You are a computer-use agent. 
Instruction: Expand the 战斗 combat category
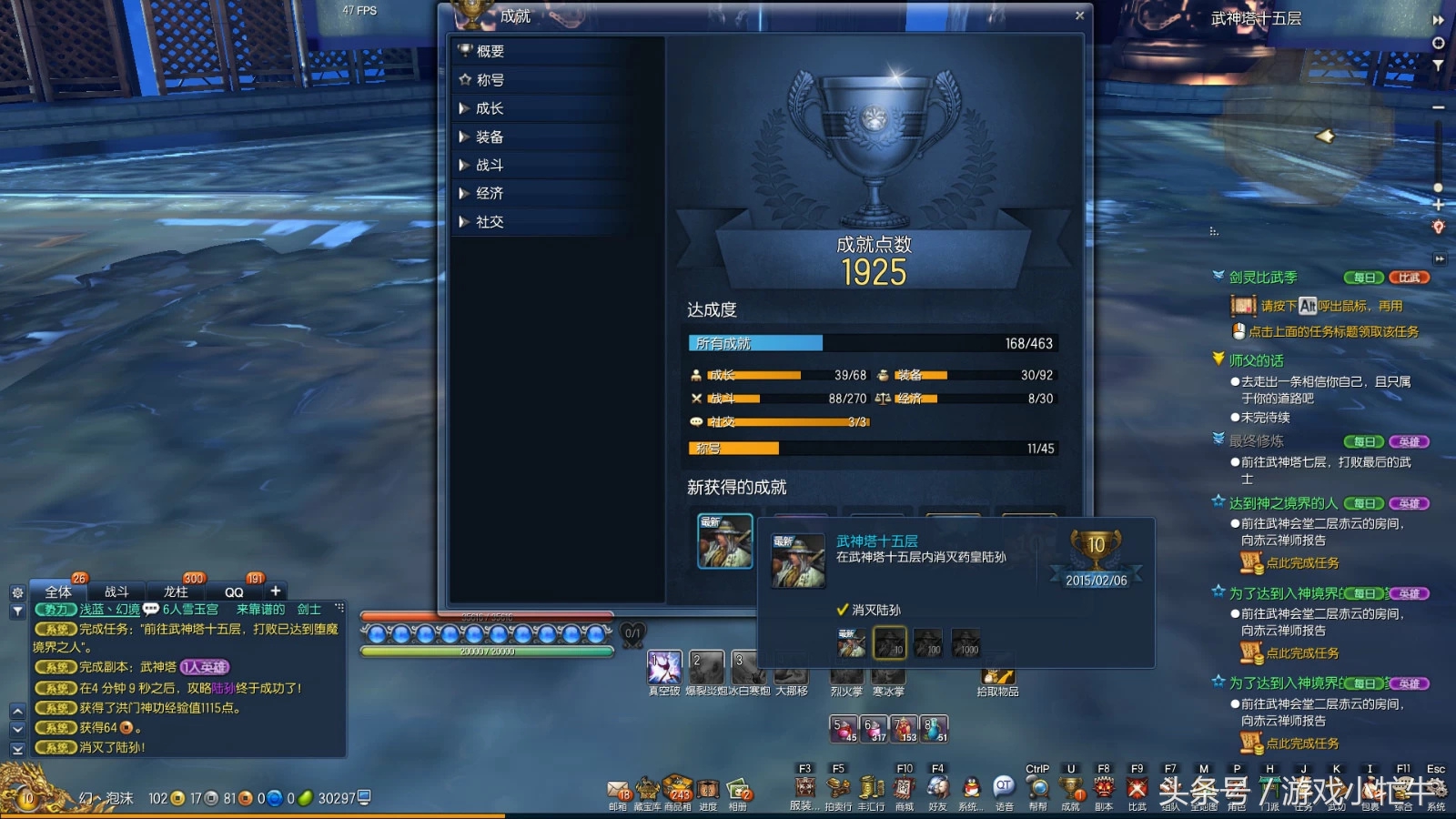click(x=489, y=166)
